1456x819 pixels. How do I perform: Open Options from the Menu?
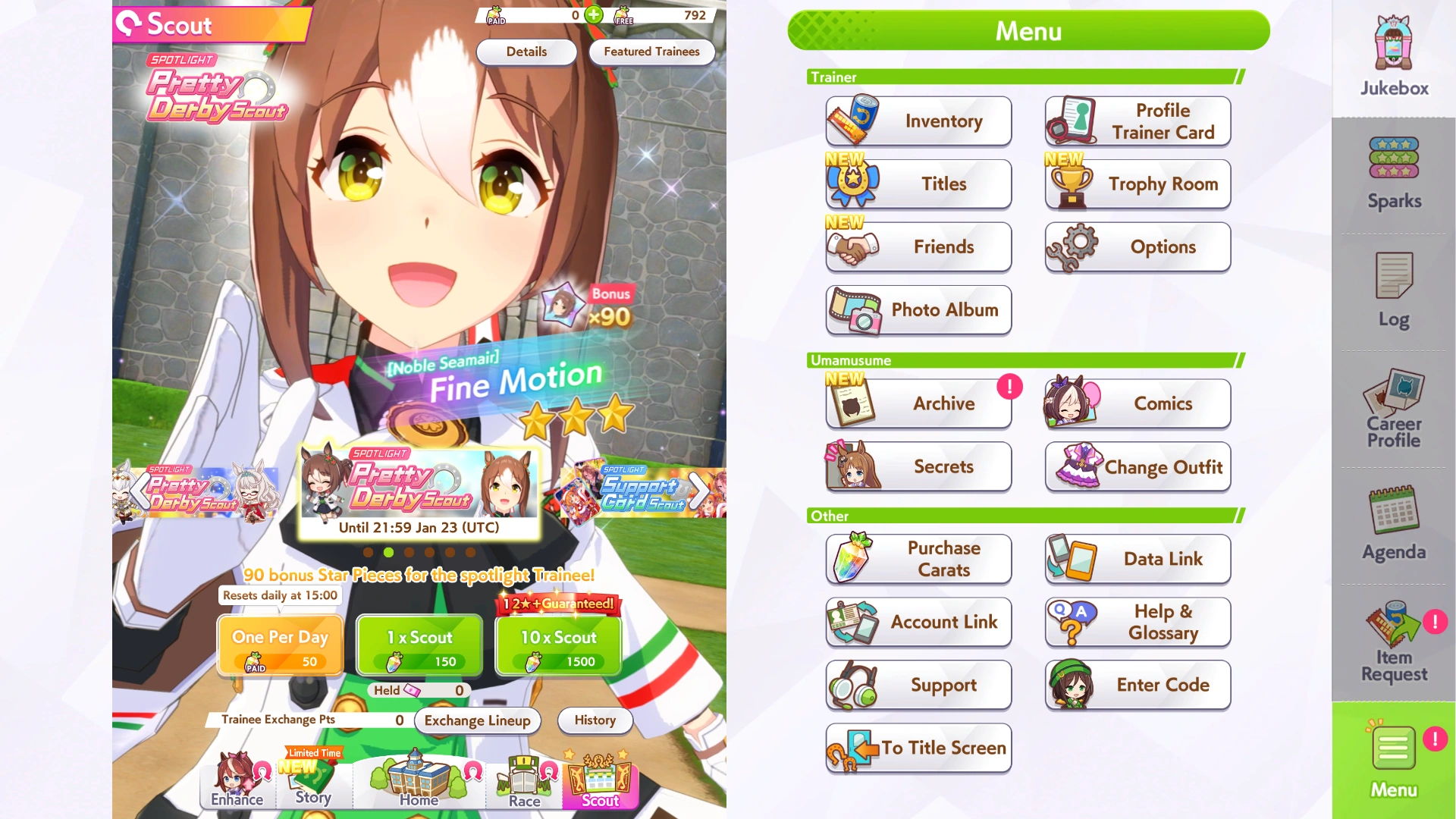1137,247
